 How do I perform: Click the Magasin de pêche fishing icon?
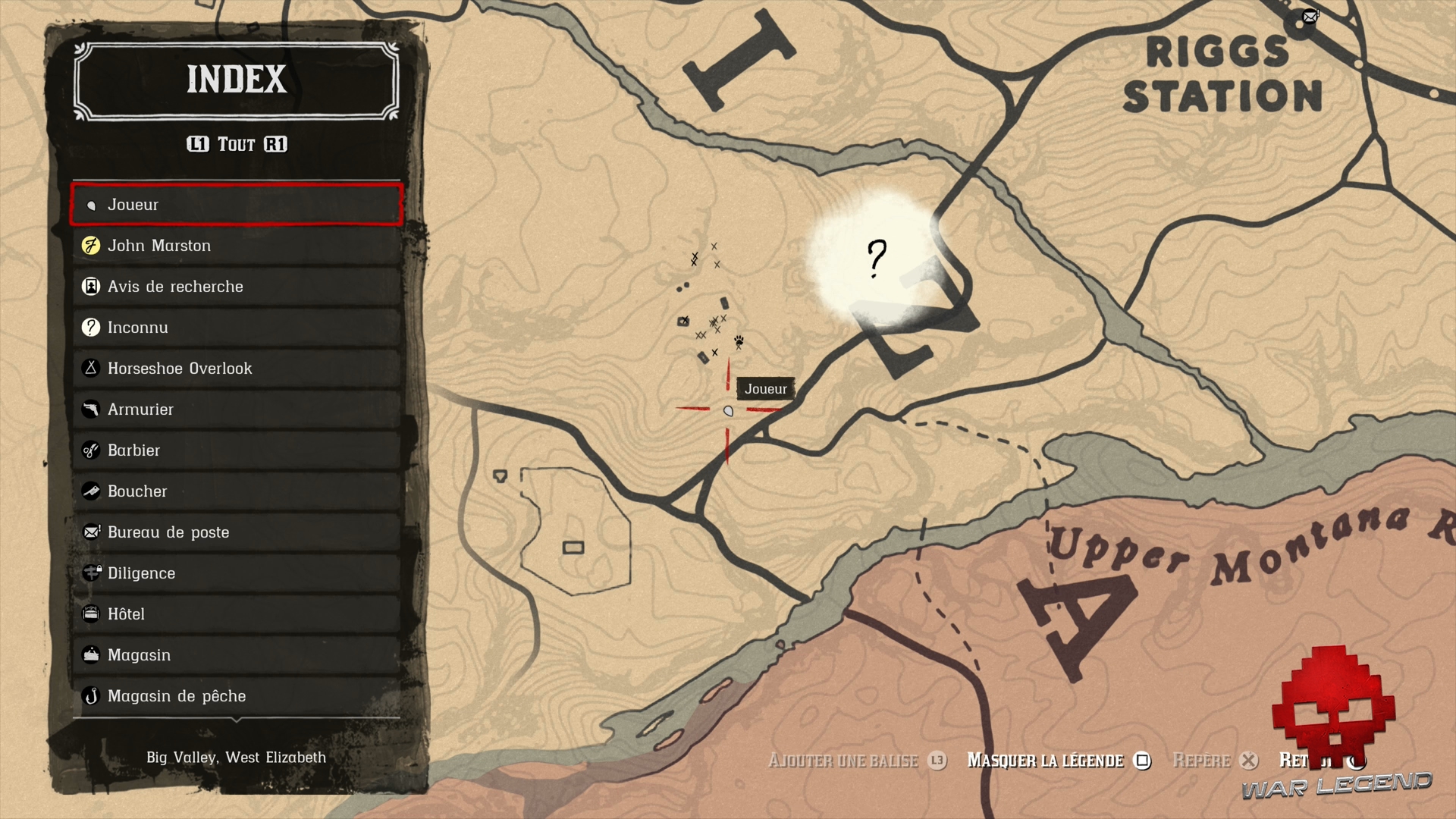91,695
